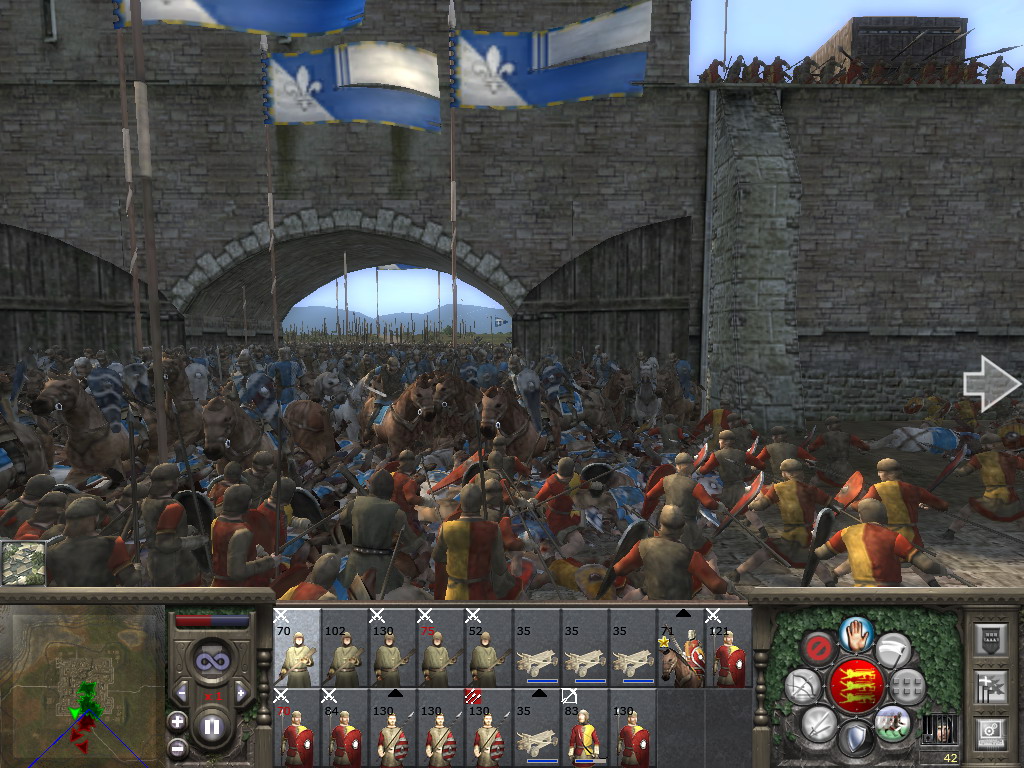1024x768 pixels.
Task: Click the infinity symbol timer button
Action: tap(211, 663)
